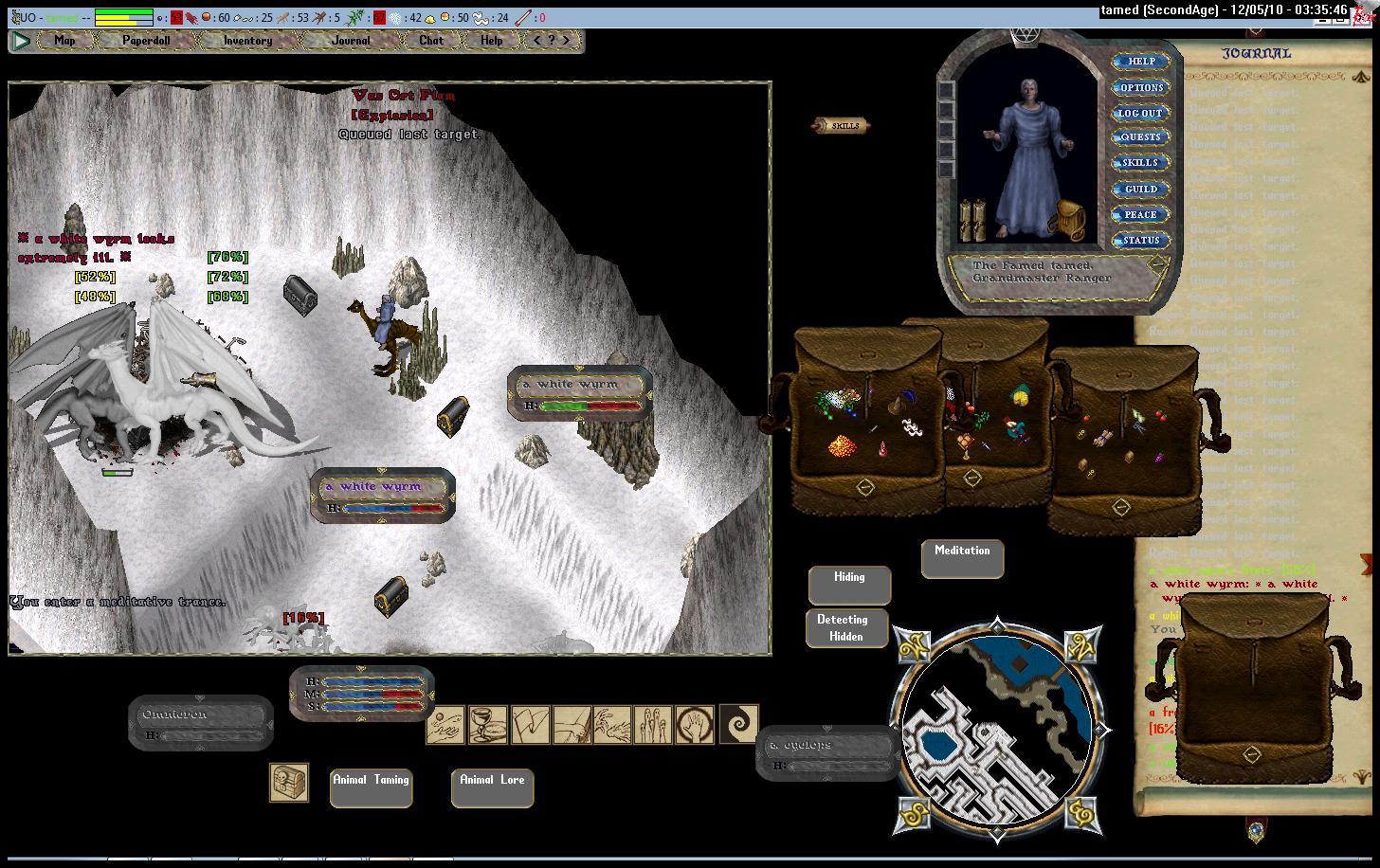Use the Animal Lore skill button
This screenshot has height=868, width=1380.
[x=492, y=787]
